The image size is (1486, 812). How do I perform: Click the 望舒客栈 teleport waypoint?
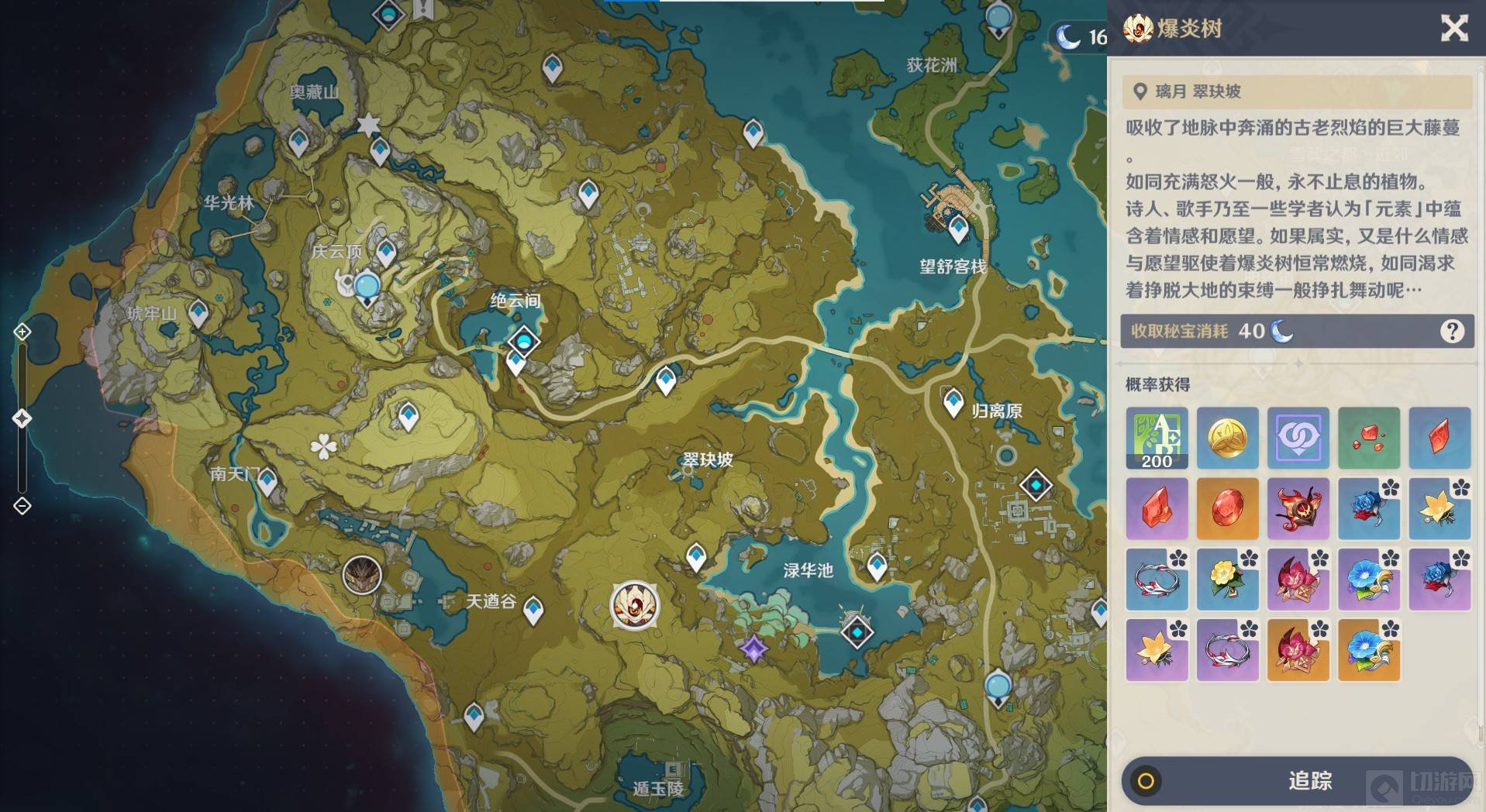pyautogui.click(x=958, y=228)
